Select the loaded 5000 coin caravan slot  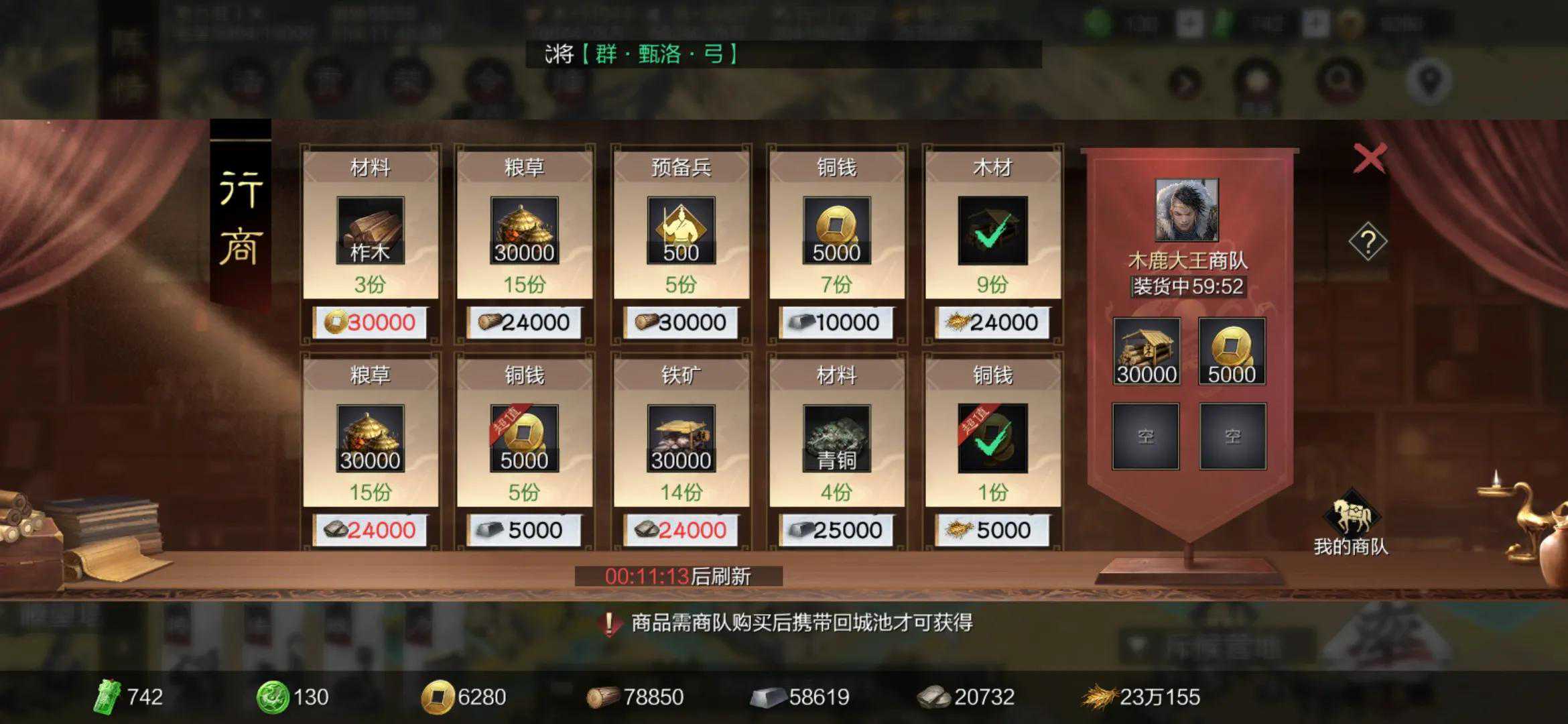[1232, 351]
